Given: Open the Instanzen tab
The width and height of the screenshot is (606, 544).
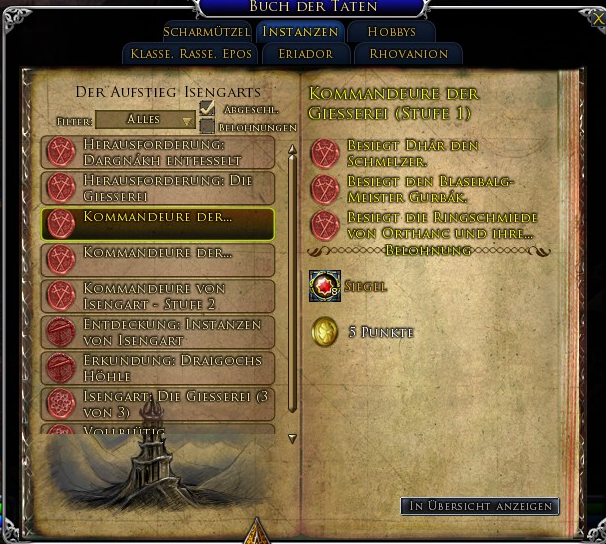Looking at the screenshot, I should pyautogui.click(x=299, y=31).
